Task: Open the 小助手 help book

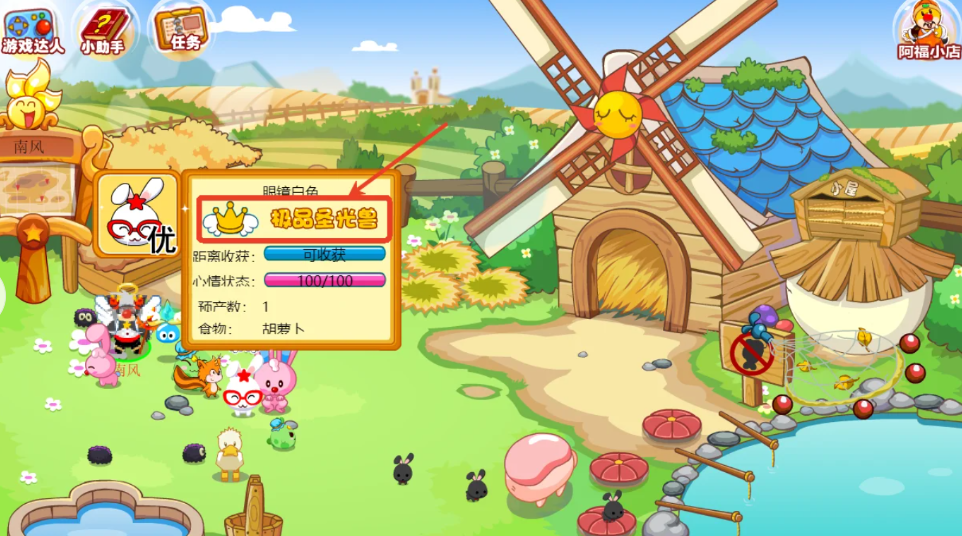Action: coord(103,30)
